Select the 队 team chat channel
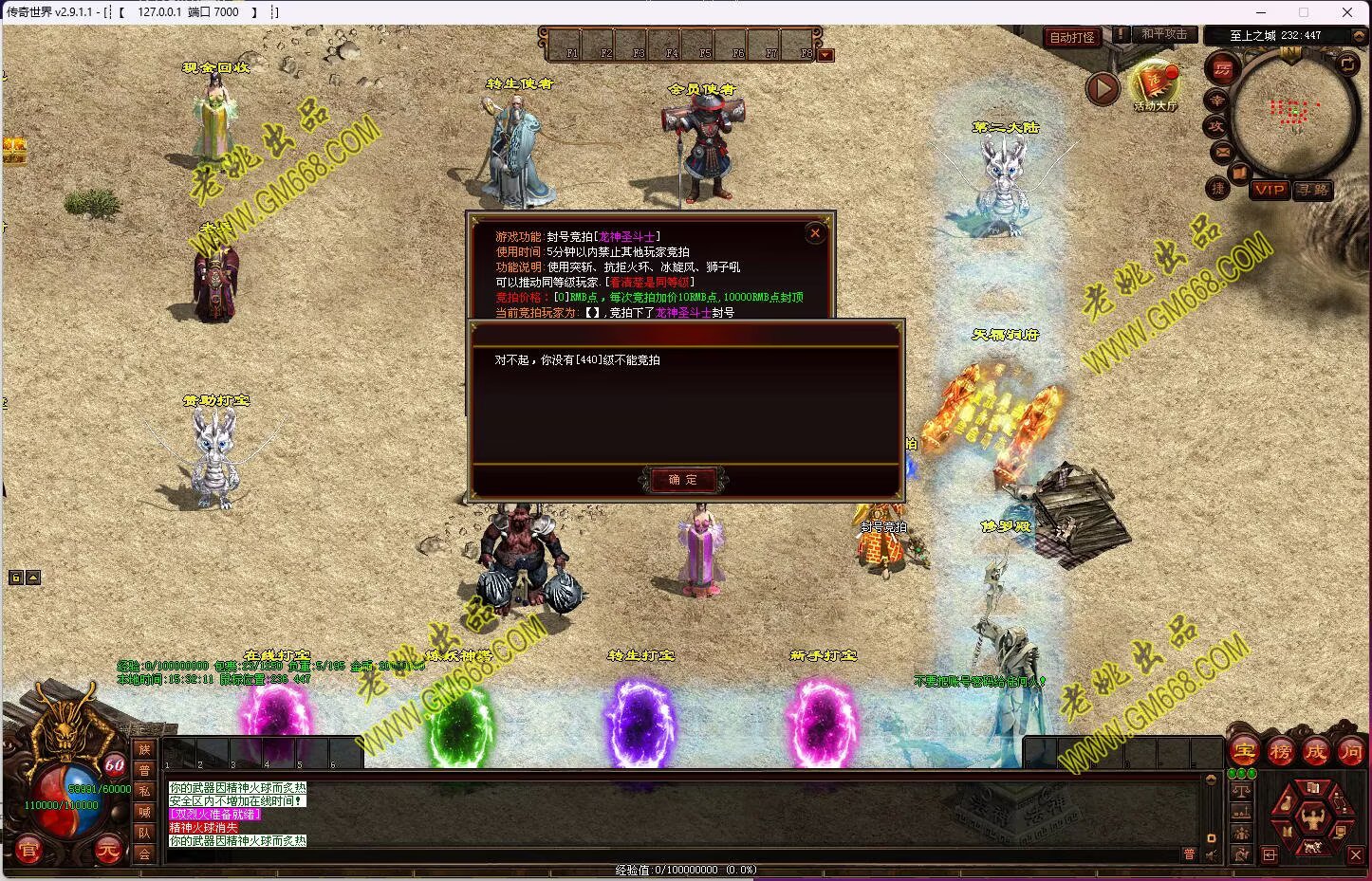This screenshot has height=881, width=1372. (x=144, y=833)
